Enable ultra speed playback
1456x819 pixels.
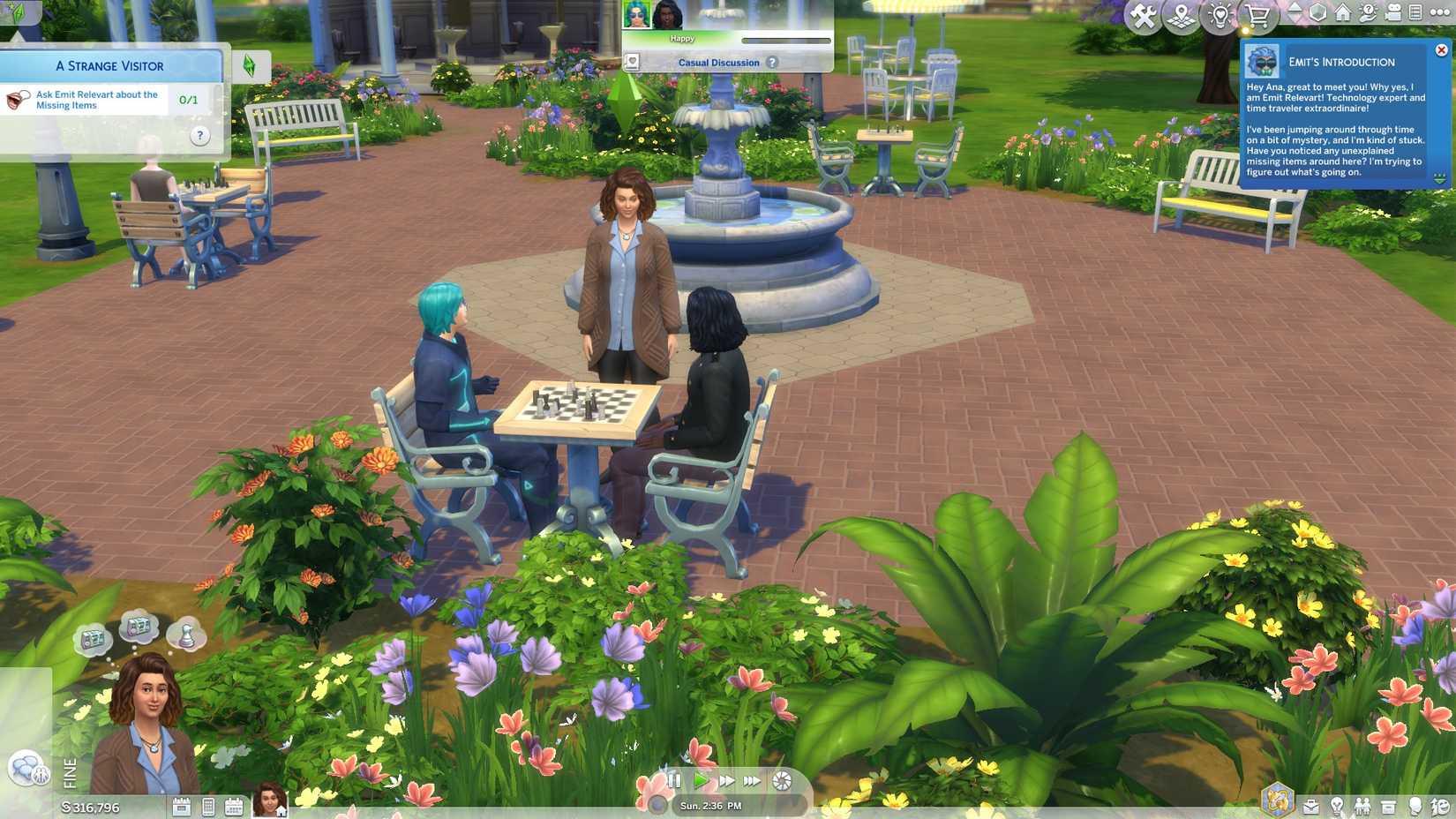pyautogui.click(x=752, y=780)
